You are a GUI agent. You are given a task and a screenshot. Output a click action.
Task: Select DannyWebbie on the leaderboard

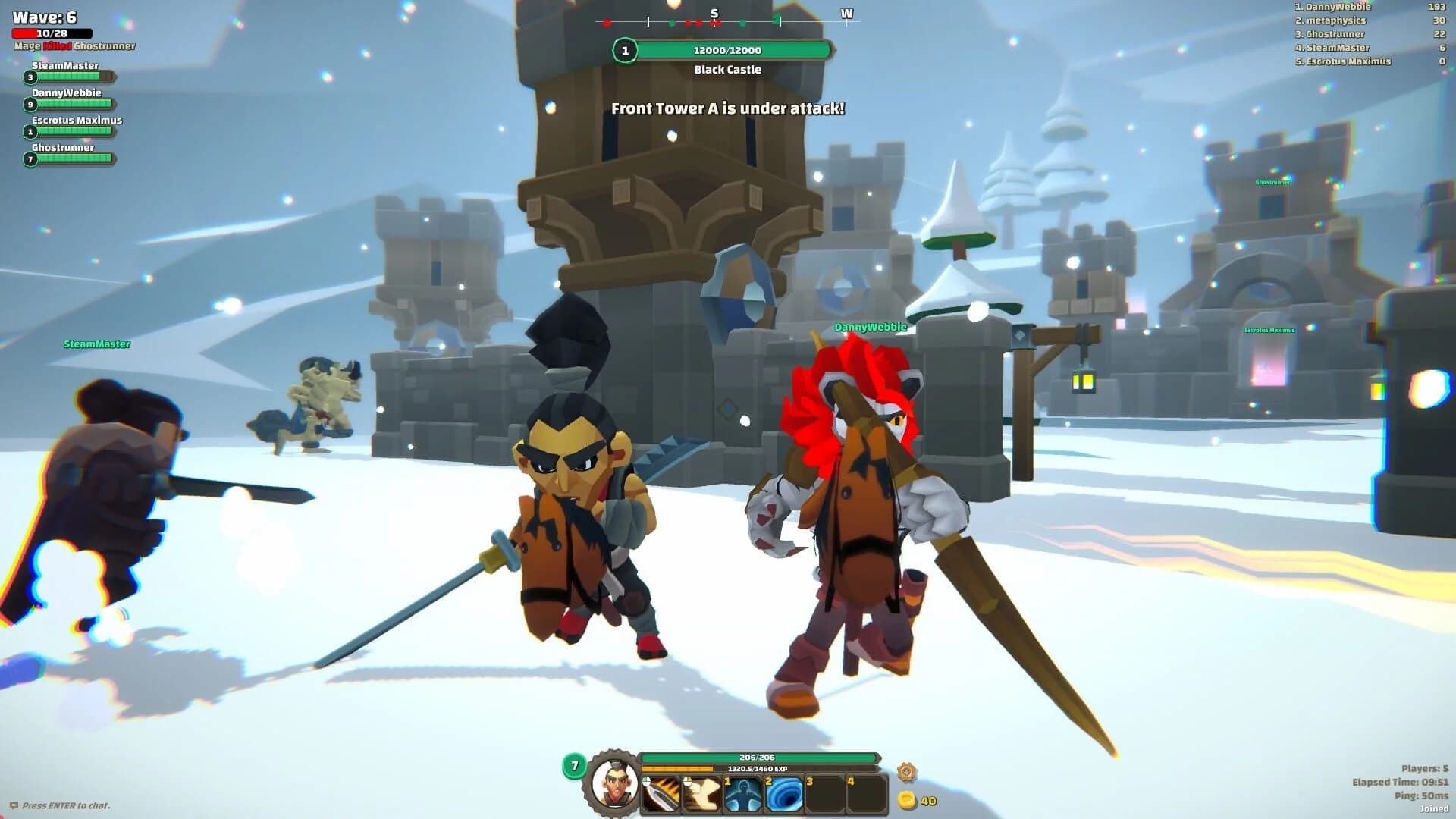1332,7
